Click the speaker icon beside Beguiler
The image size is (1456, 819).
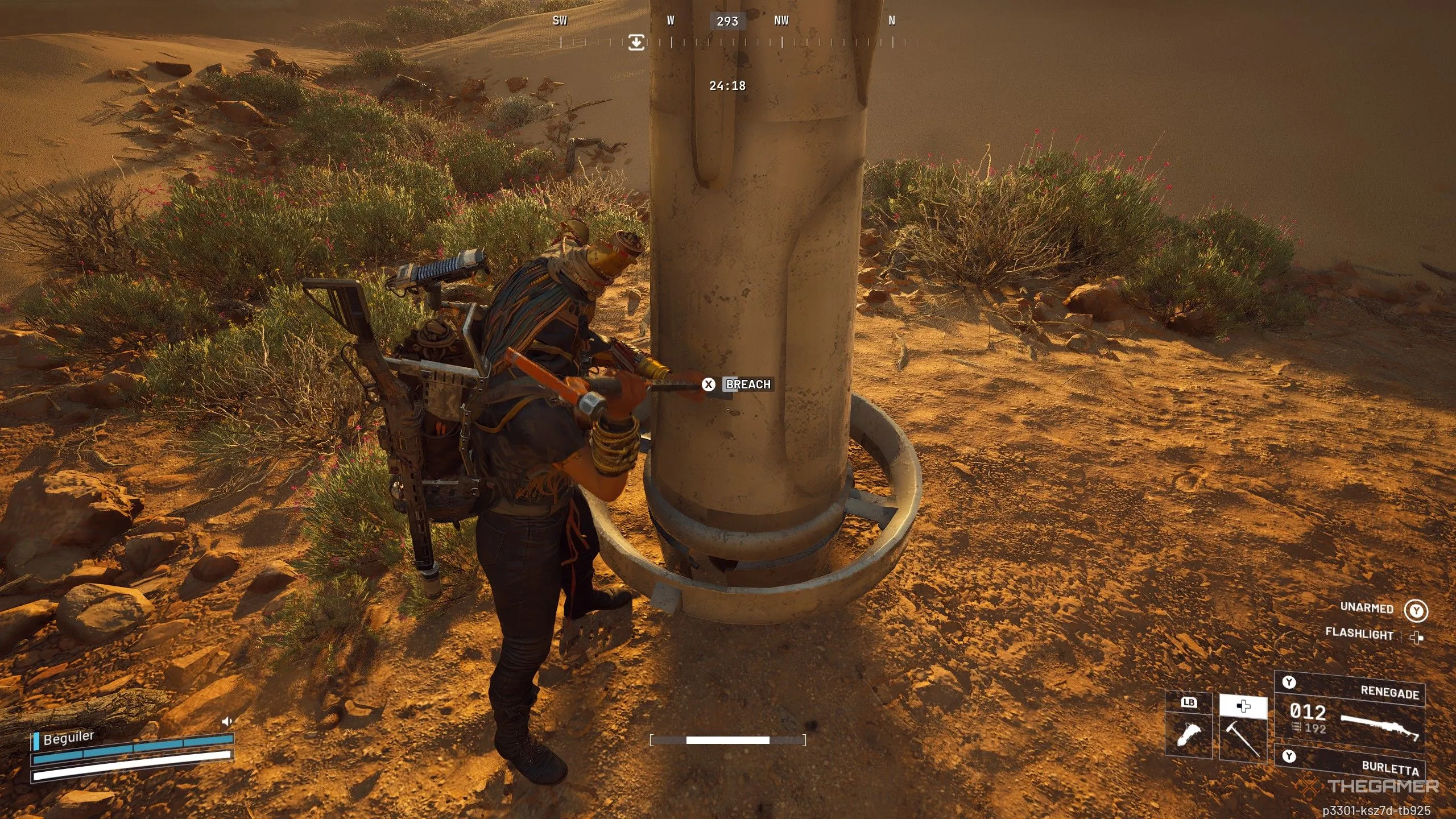pos(227,722)
